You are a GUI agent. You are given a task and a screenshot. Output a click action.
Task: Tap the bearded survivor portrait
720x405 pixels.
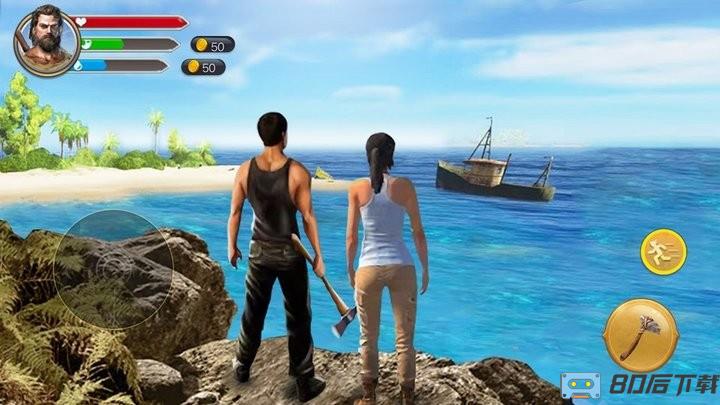click(x=44, y=40)
